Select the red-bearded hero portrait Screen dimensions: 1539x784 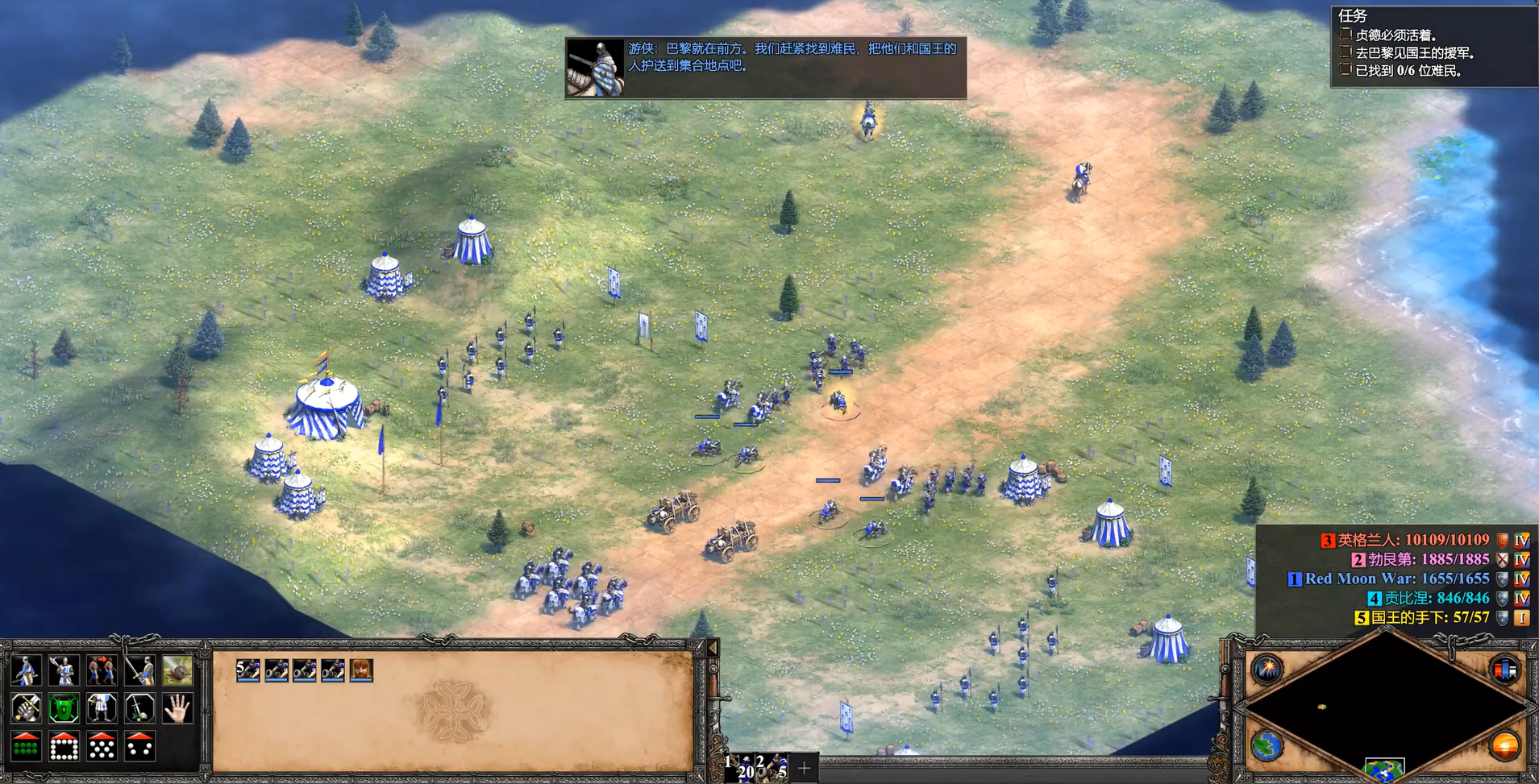pyautogui.click(x=361, y=670)
